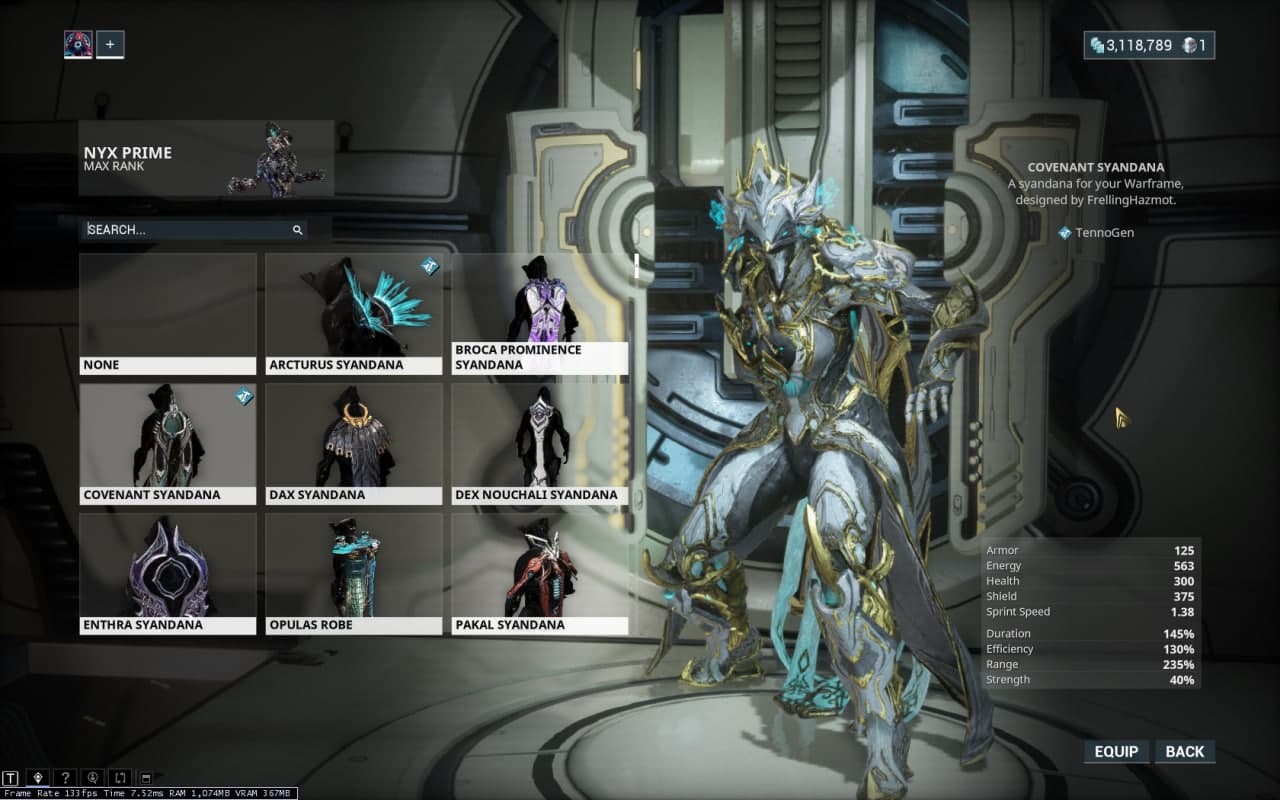This screenshot has height=800, width=1280.
Task: Open chat using the T icon bottom-left
Action: click(9, 777)
